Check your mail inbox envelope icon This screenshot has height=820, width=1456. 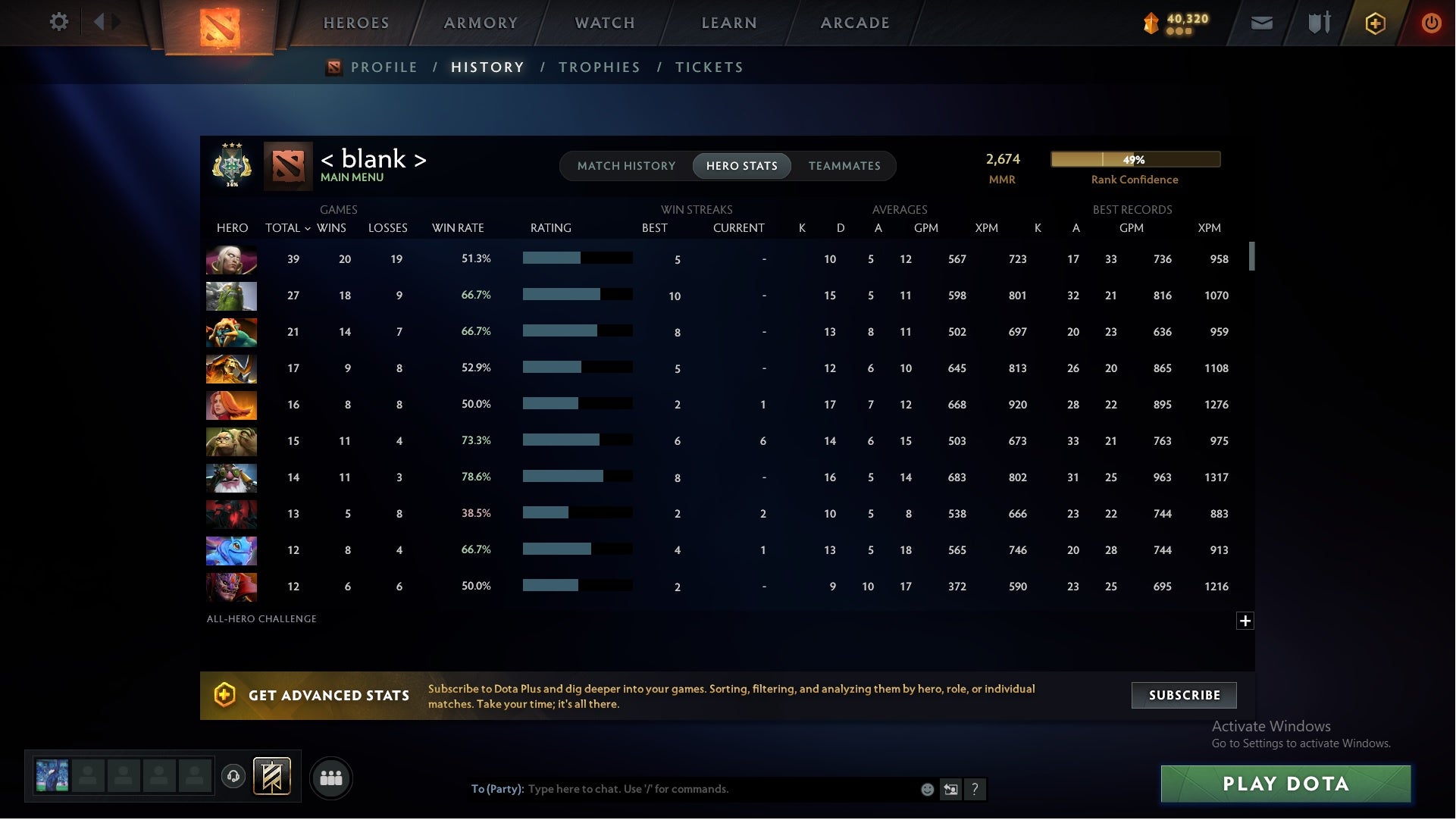pyautogui.click(x=1262, y=23)
